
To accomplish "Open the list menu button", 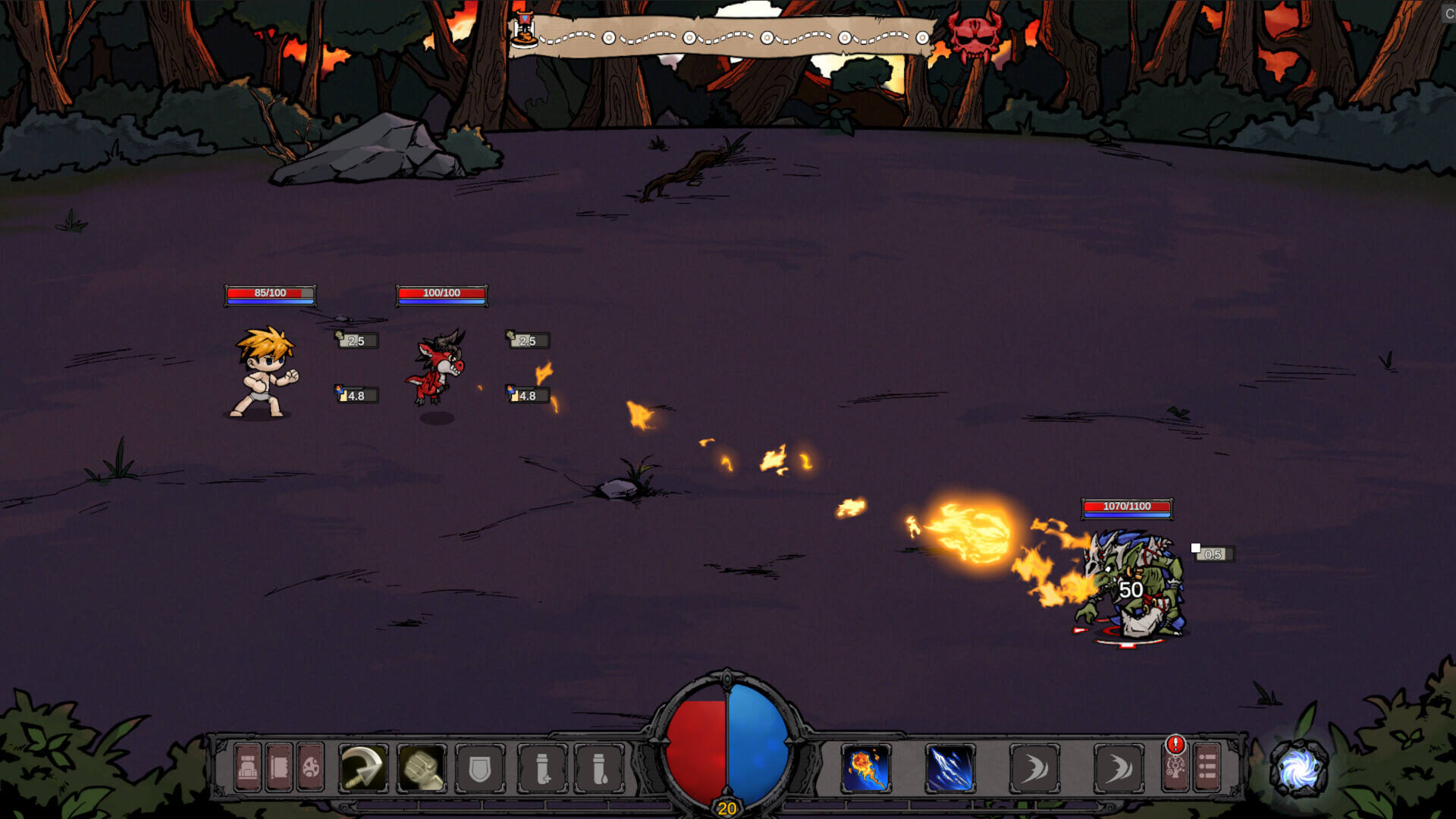I will click(x=1207, y=768).
